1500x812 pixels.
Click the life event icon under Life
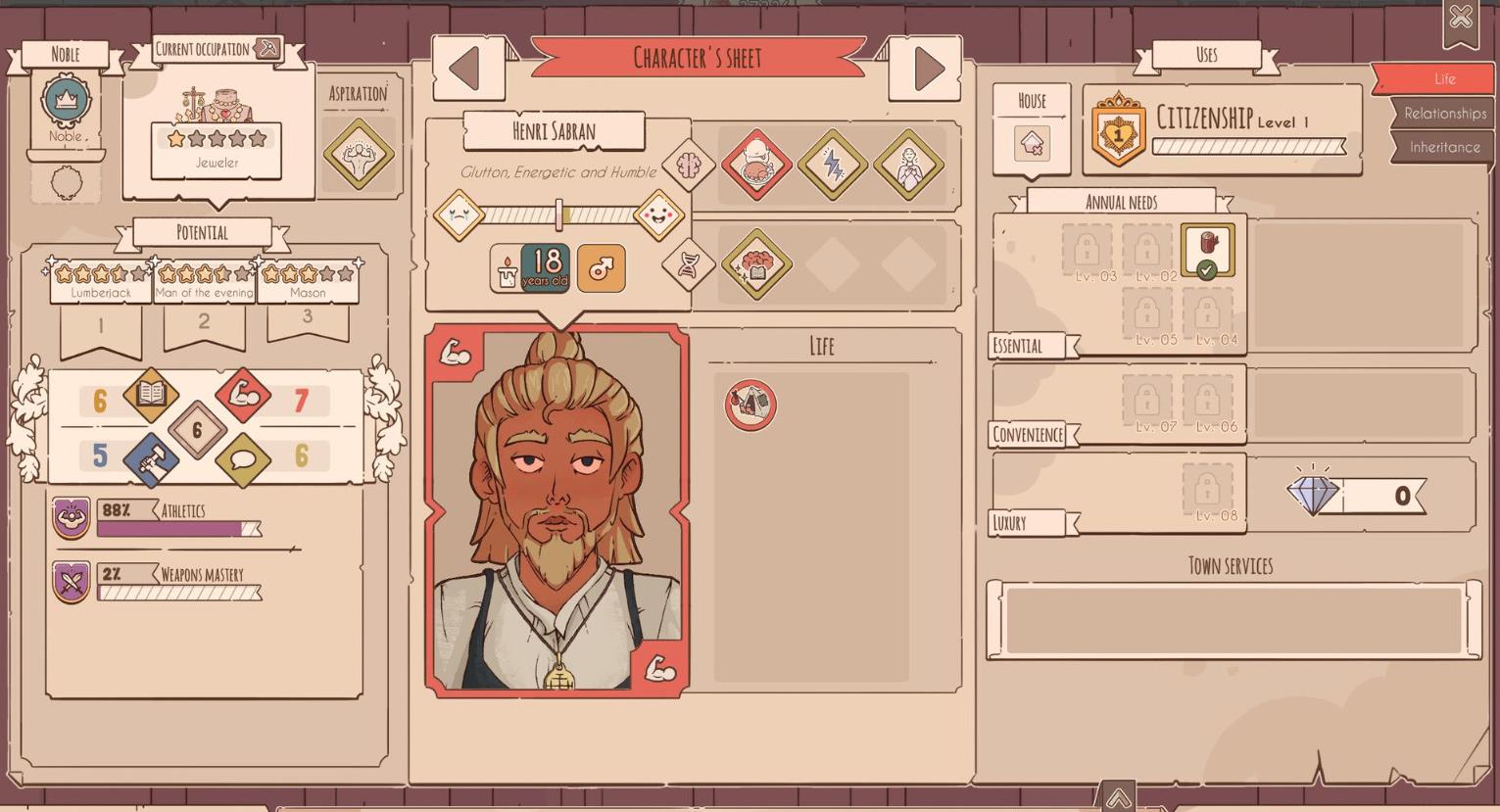[750, 405]
